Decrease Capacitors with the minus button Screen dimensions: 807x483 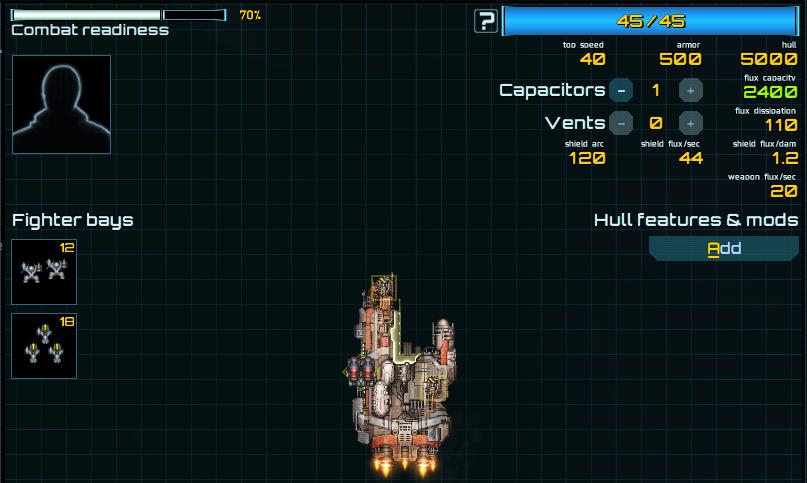(621, 90)
